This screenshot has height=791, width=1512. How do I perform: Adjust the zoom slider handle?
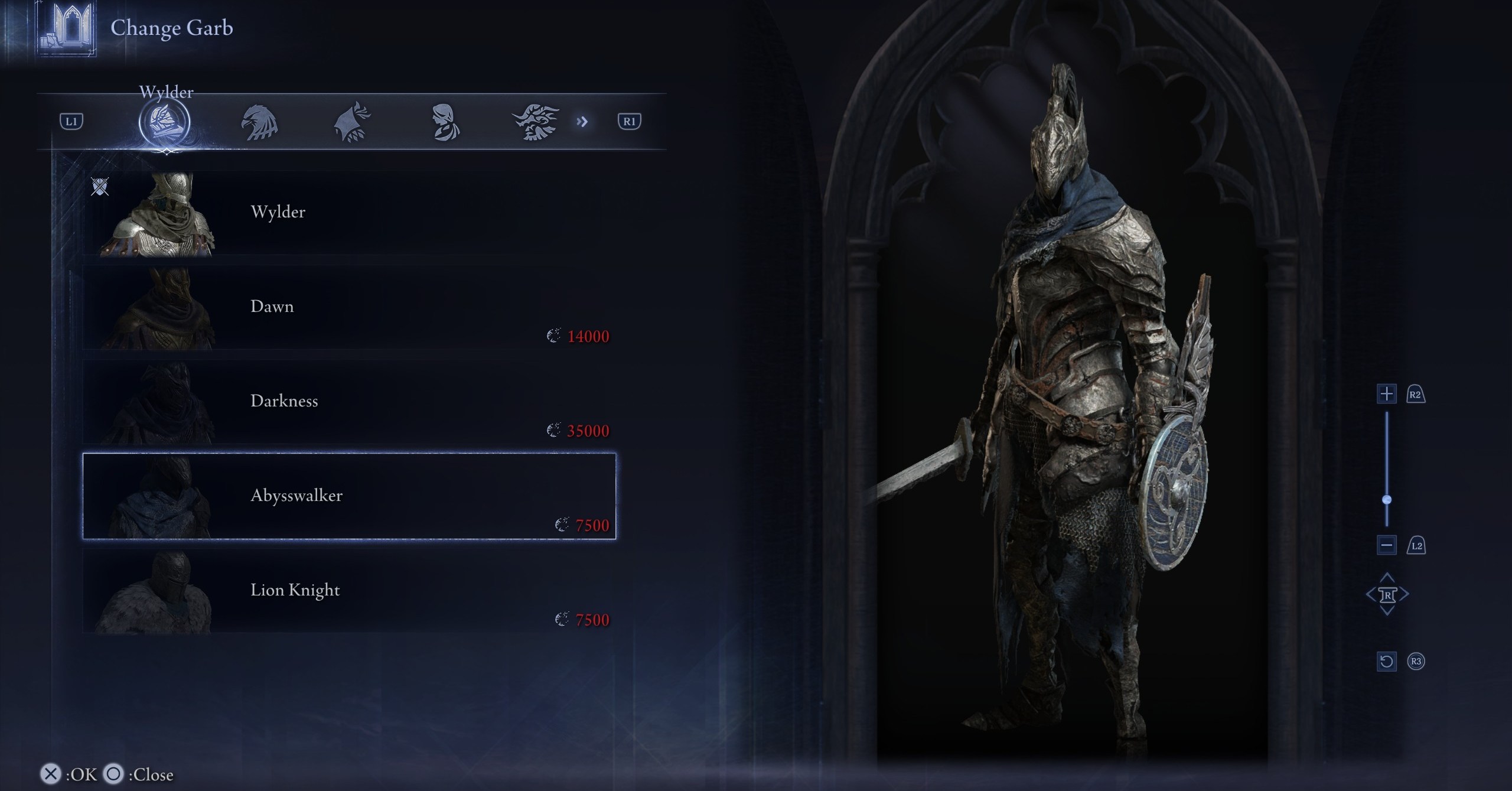[x=1387, y=500]
